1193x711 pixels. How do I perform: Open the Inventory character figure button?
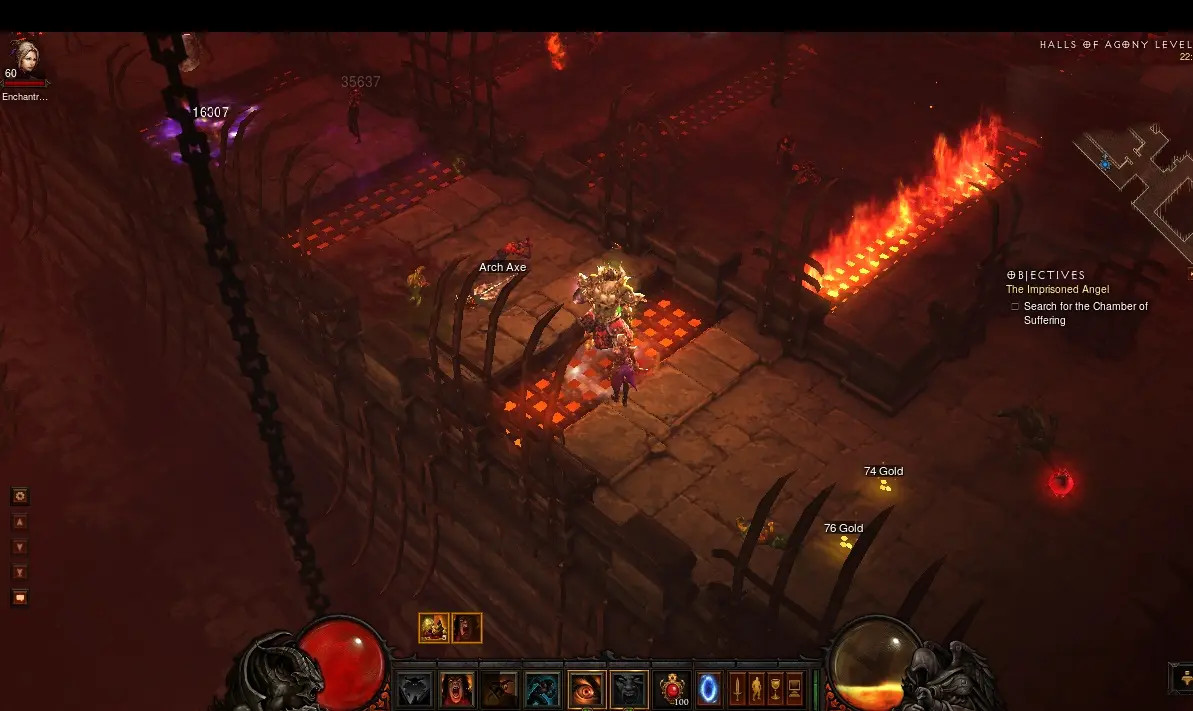756,688
